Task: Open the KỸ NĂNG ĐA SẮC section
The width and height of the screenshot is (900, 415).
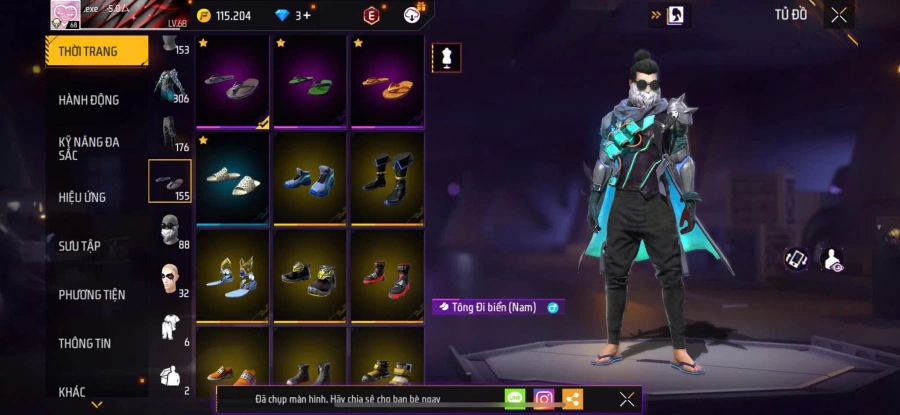Action: (89, 148)
